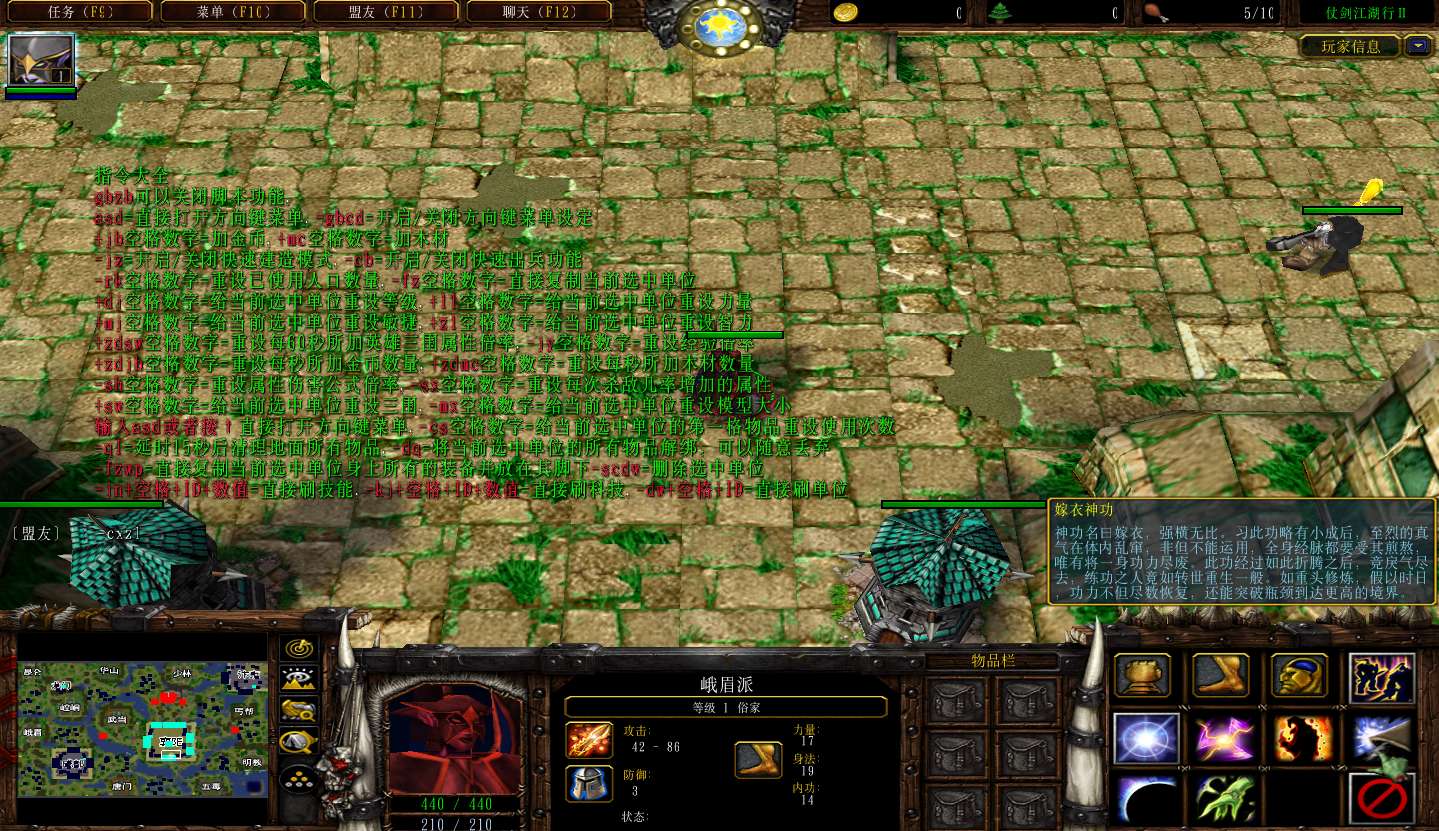
Task: Toggle the minimap ally color mode button
Action: tap(298, 710)
